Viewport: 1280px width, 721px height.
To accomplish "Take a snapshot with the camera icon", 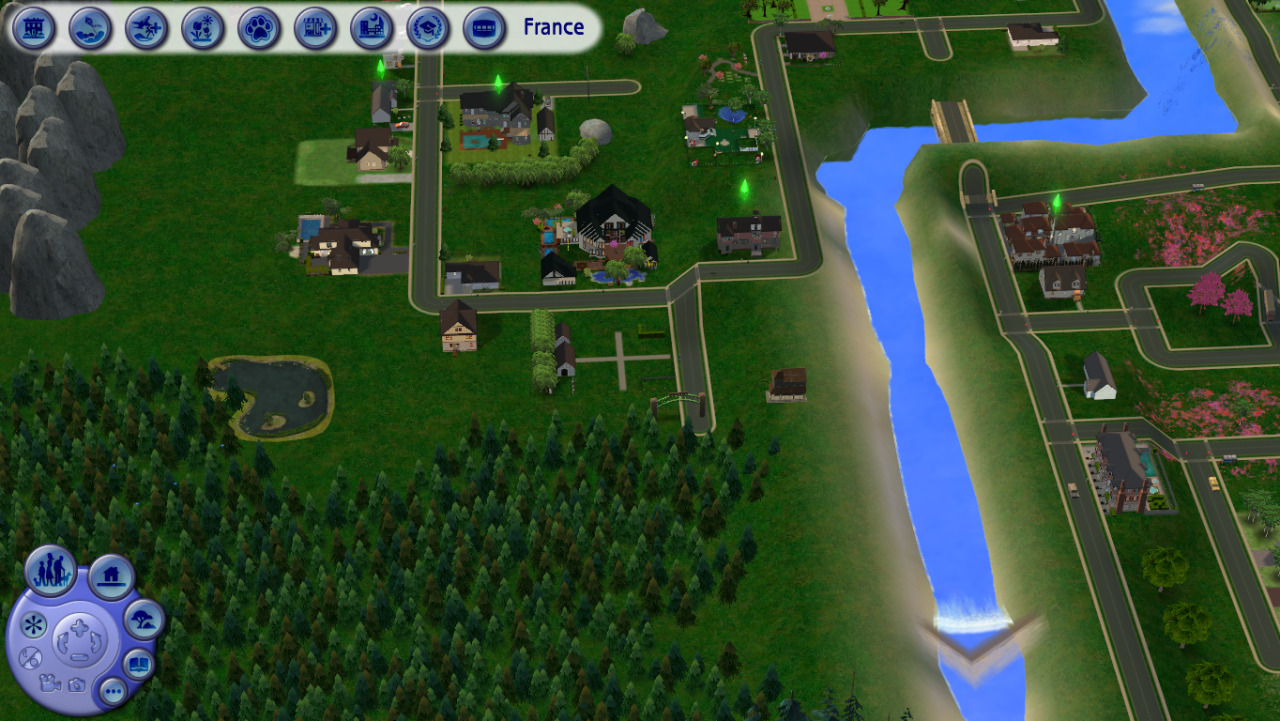I will pyautogui.click(x=76, y=685).
